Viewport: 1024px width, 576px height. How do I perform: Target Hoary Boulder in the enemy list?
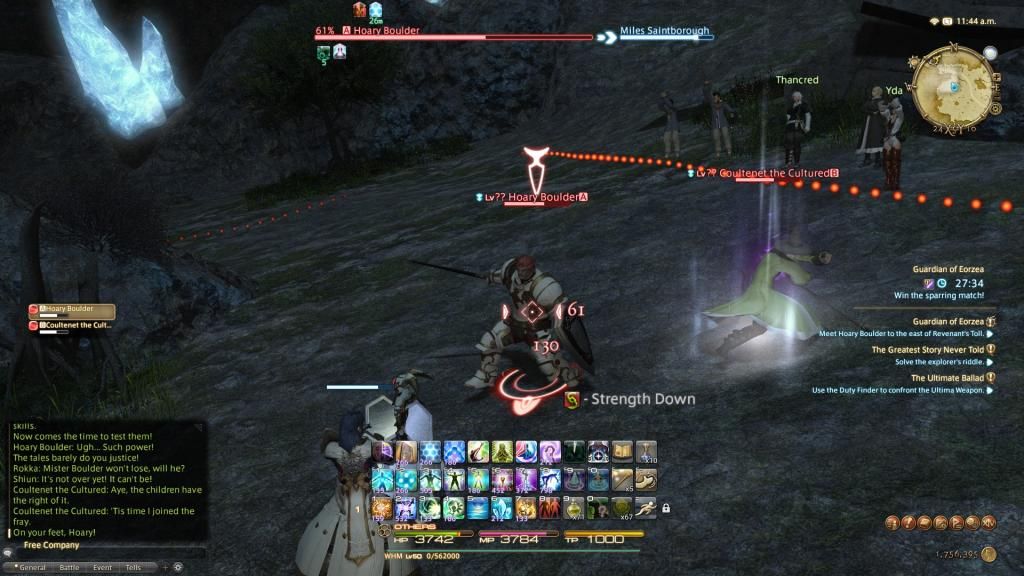click(73, 311)
